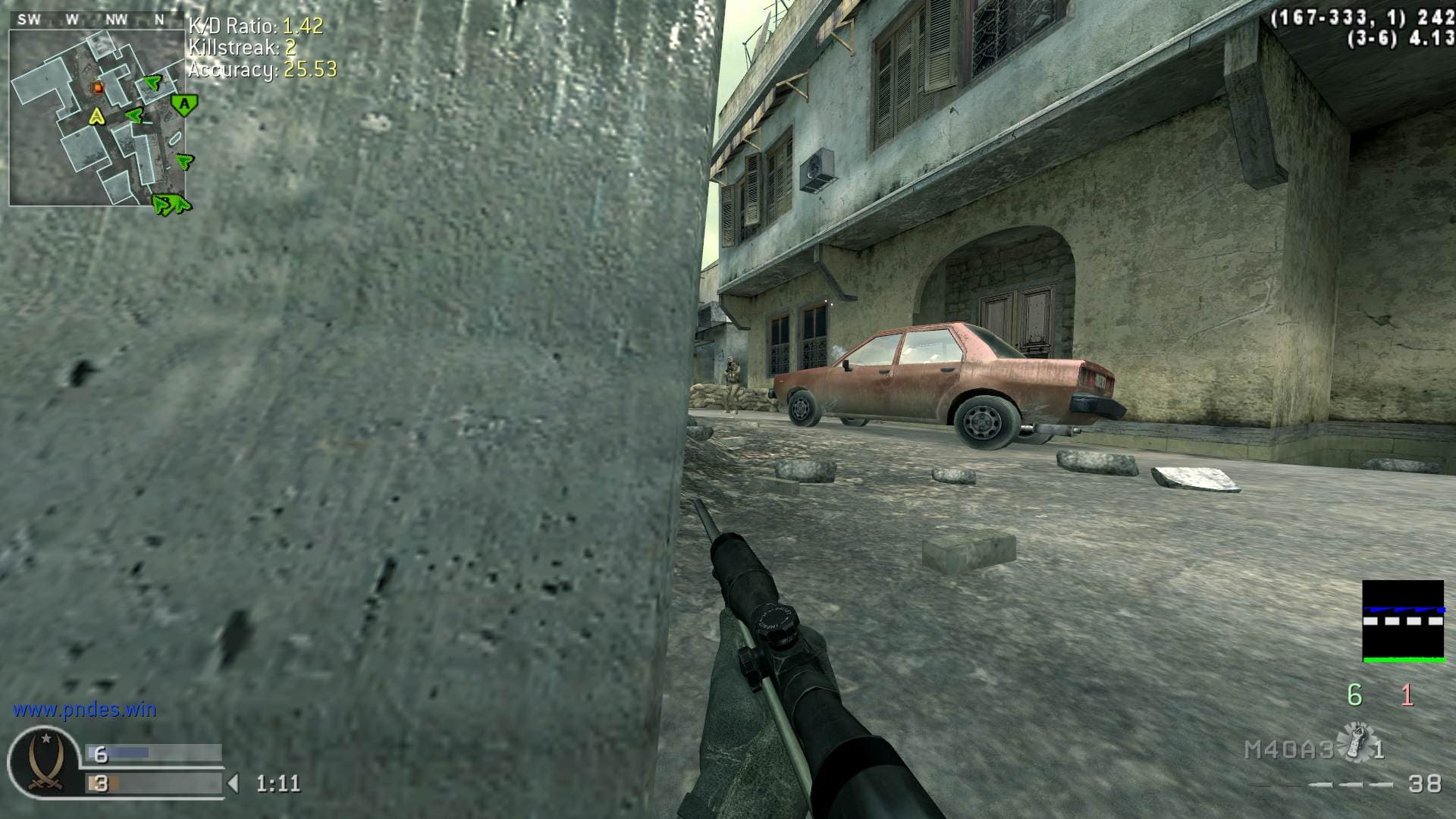Click the minimap in the corner

[x=97, y=118]
